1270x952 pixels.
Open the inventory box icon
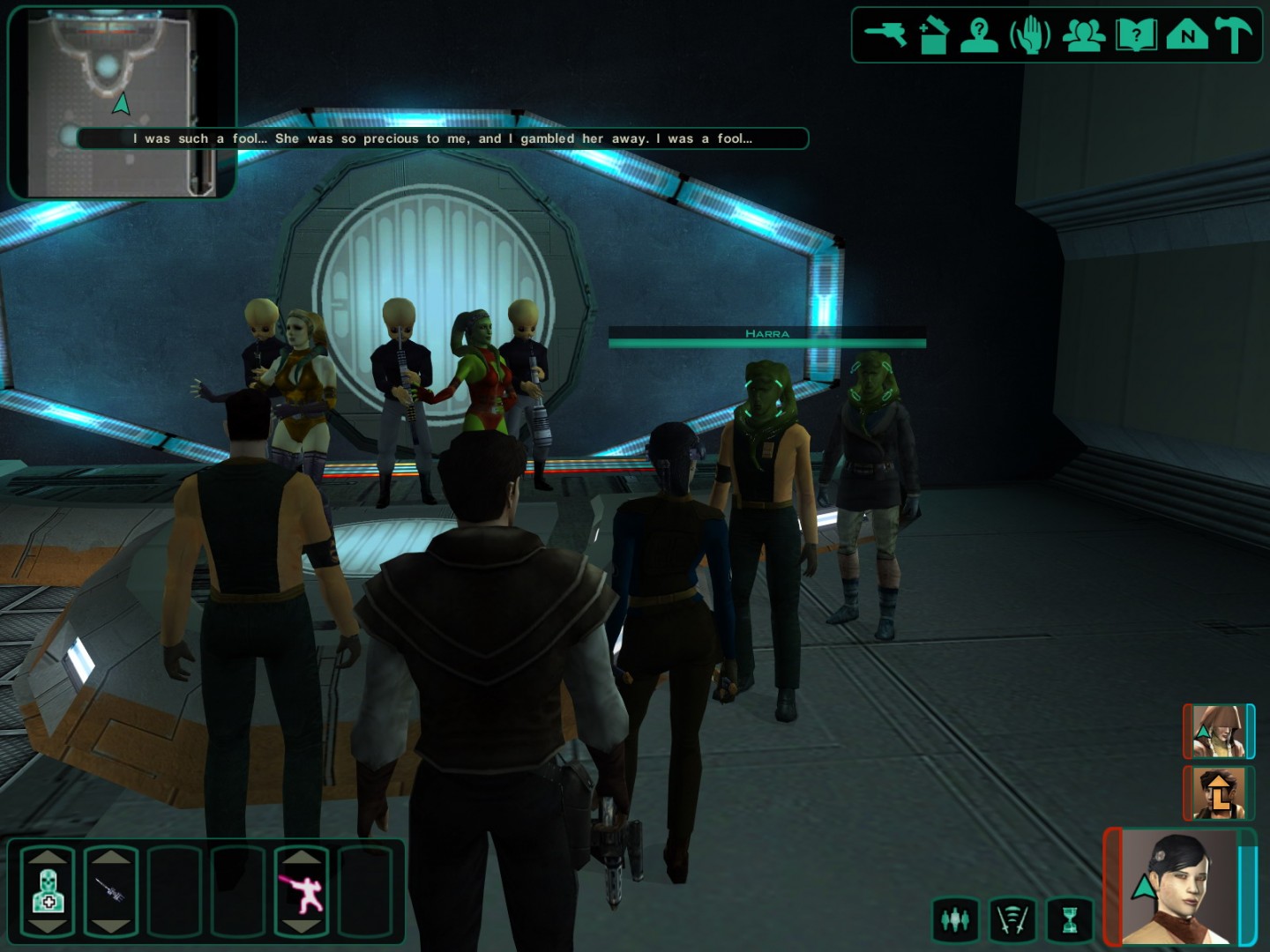[932, 35]
